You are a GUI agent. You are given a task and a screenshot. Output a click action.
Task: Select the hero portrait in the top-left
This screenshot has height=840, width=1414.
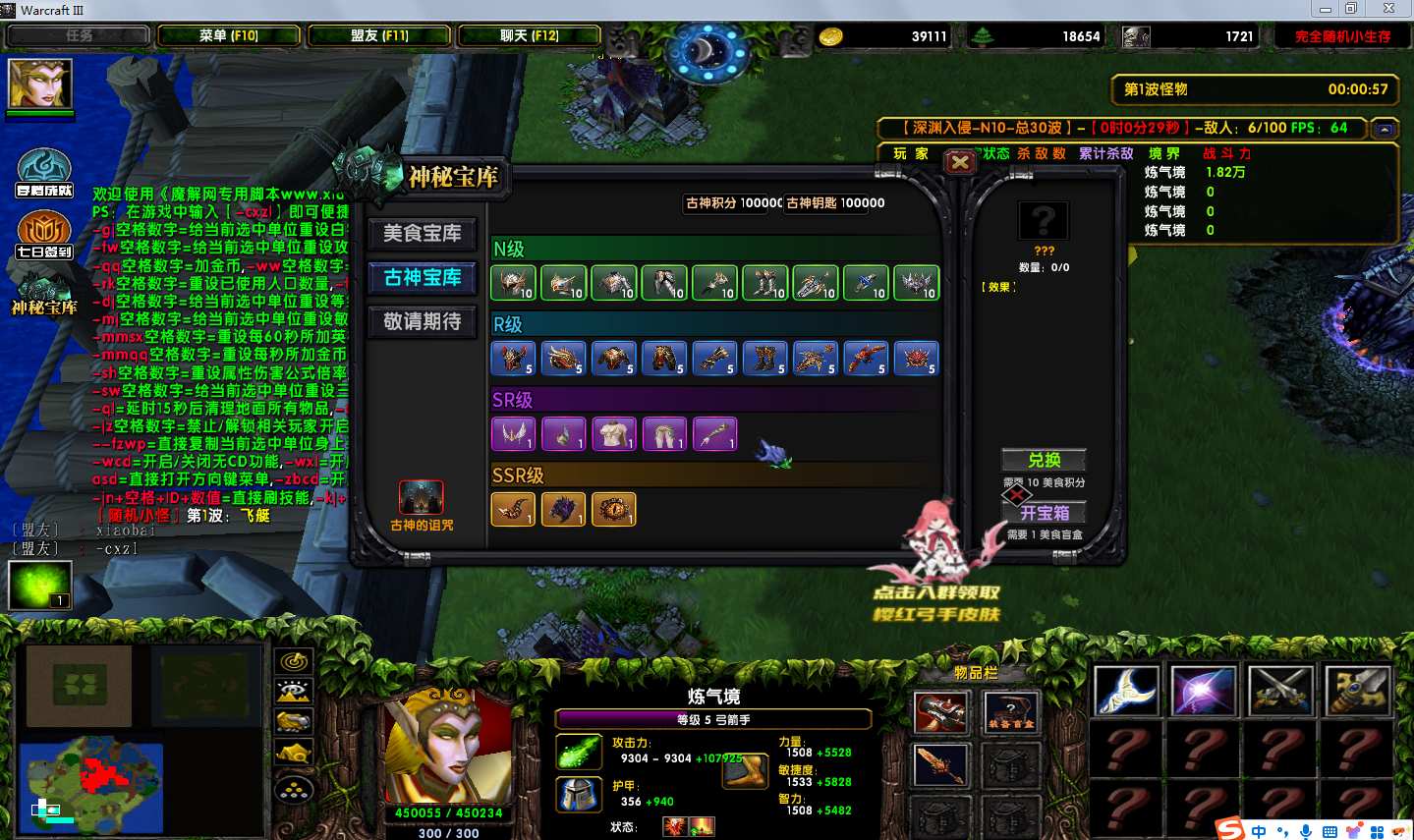click(40, 84)
